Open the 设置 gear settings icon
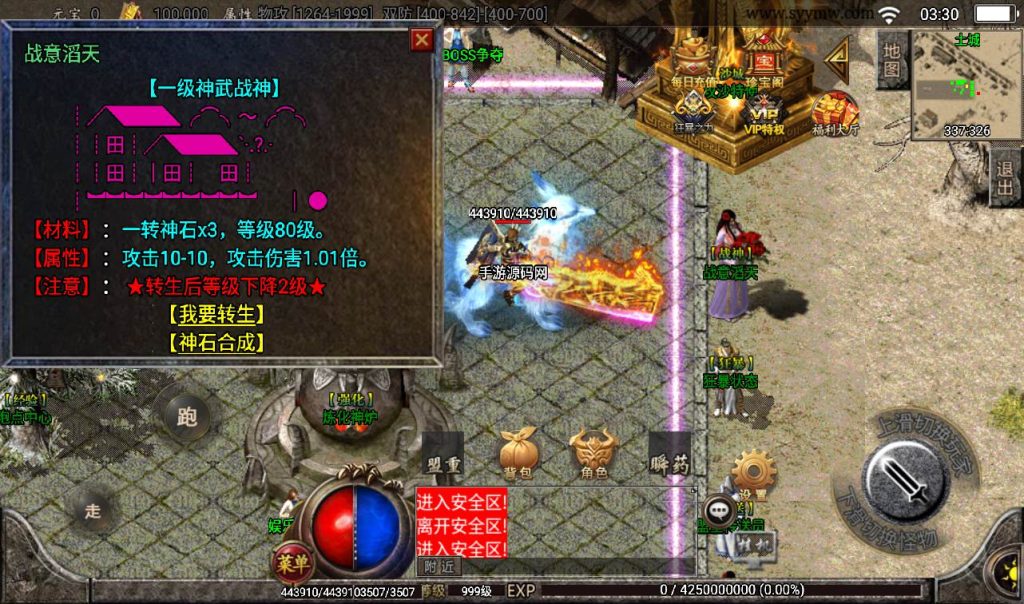The height and width of the screenshot is (604, 1024). [753, 474]
